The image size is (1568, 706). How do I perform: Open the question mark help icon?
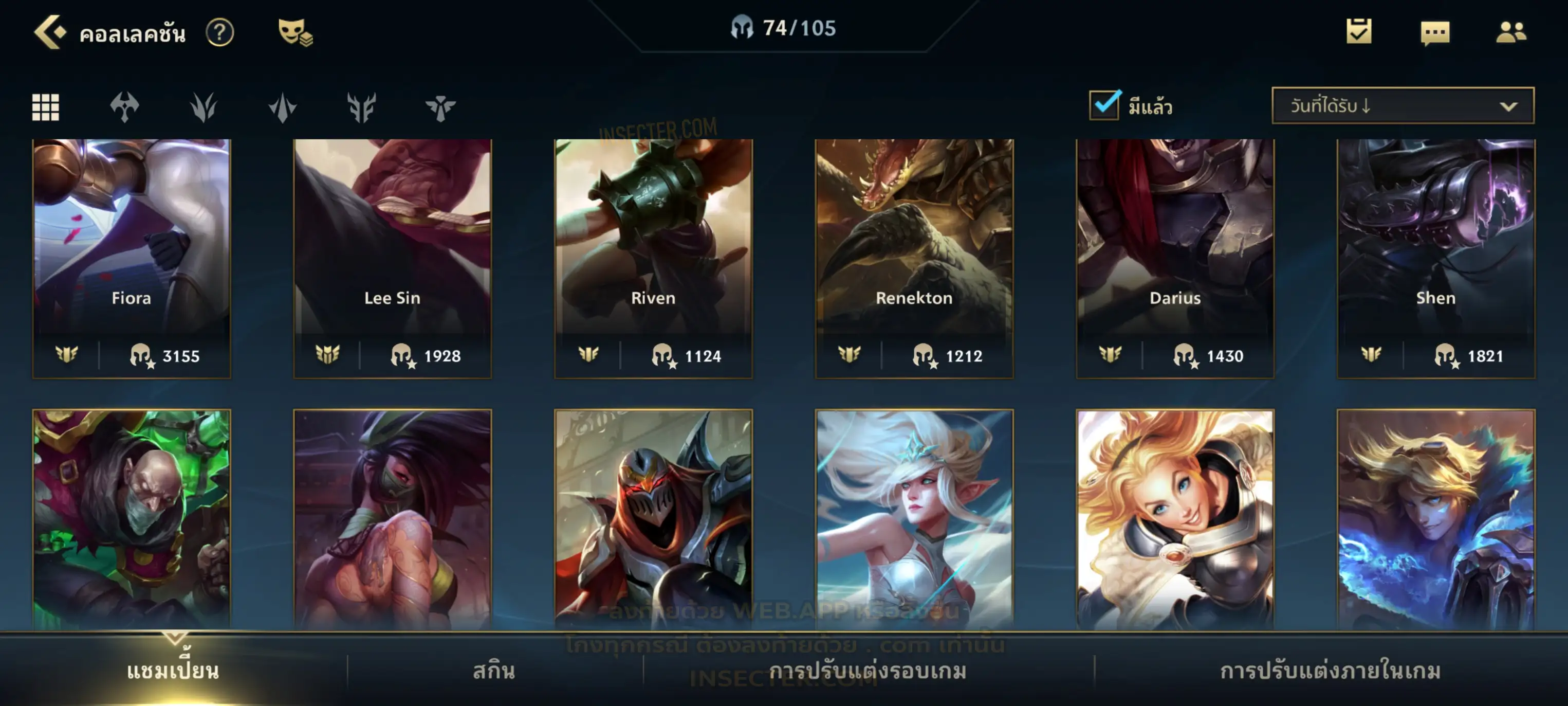click(x=220, y=32)
